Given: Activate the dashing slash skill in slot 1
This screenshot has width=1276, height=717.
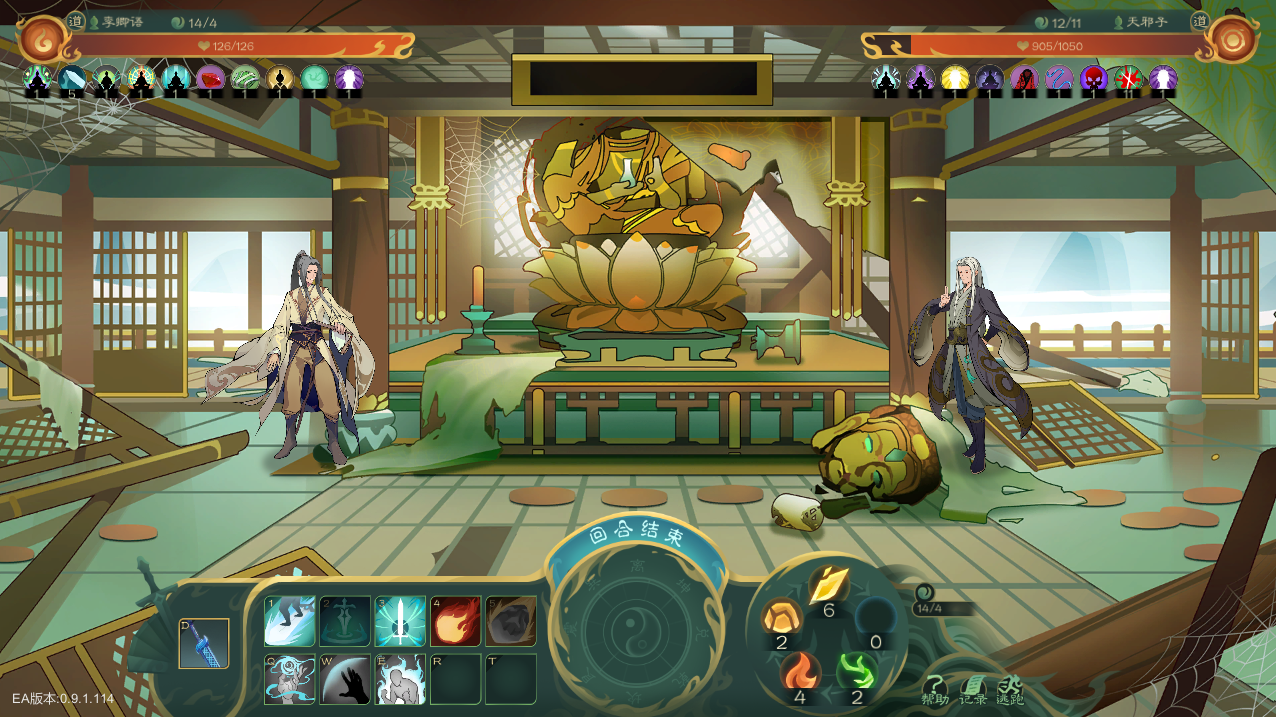Looking at the screenshot, I should [290, 621].
